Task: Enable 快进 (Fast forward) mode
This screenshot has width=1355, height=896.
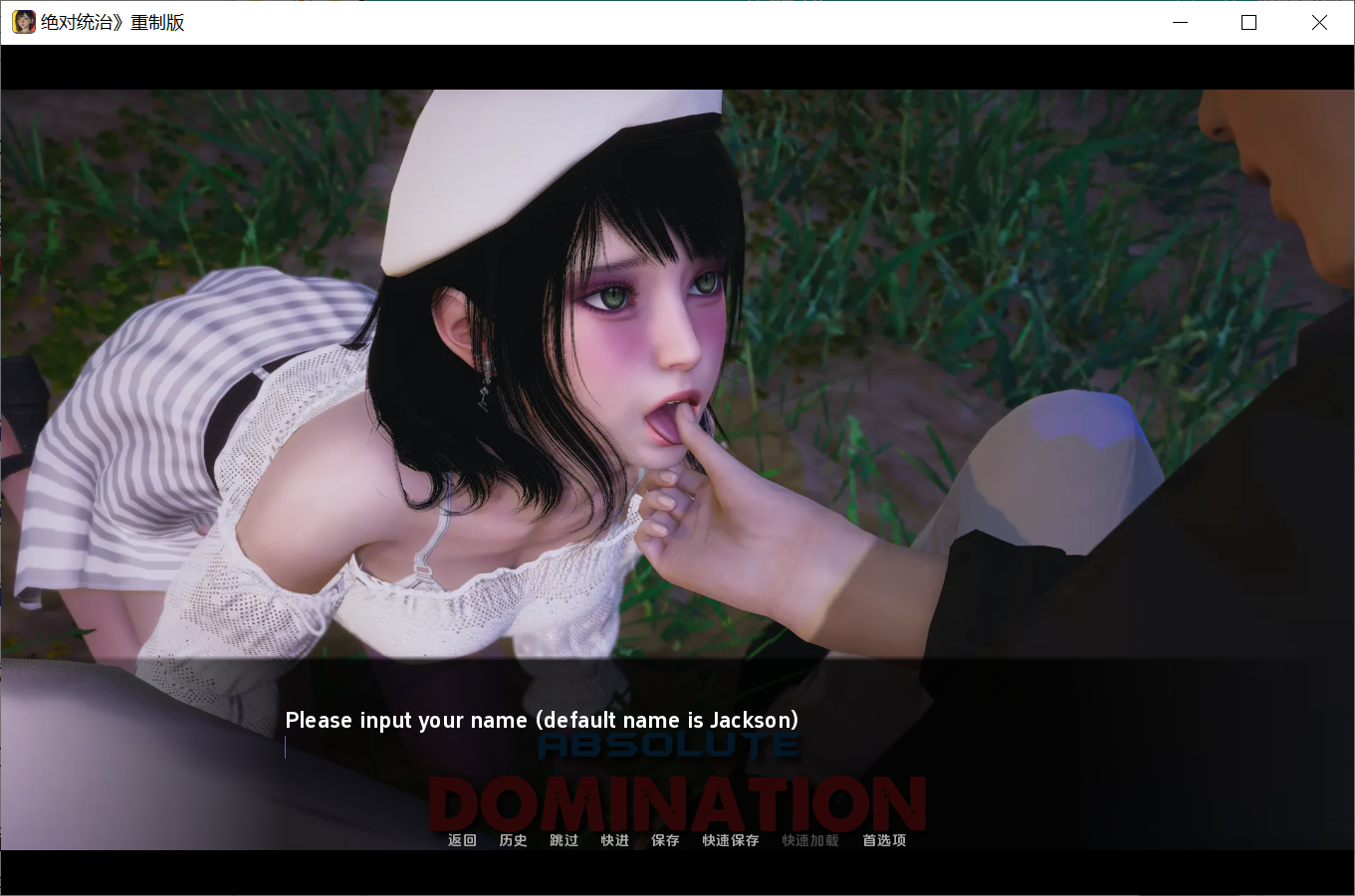Action: [x=614, y=840]
